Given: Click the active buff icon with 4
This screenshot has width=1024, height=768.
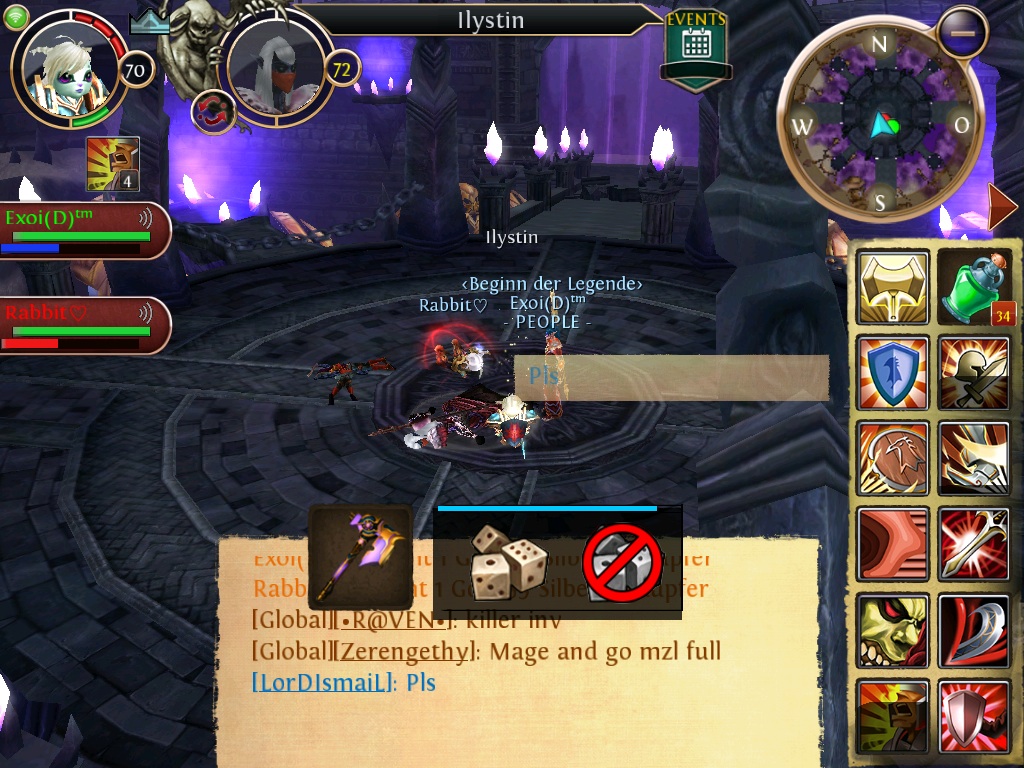Looking at the screenshot, I should tap(112, 164).
